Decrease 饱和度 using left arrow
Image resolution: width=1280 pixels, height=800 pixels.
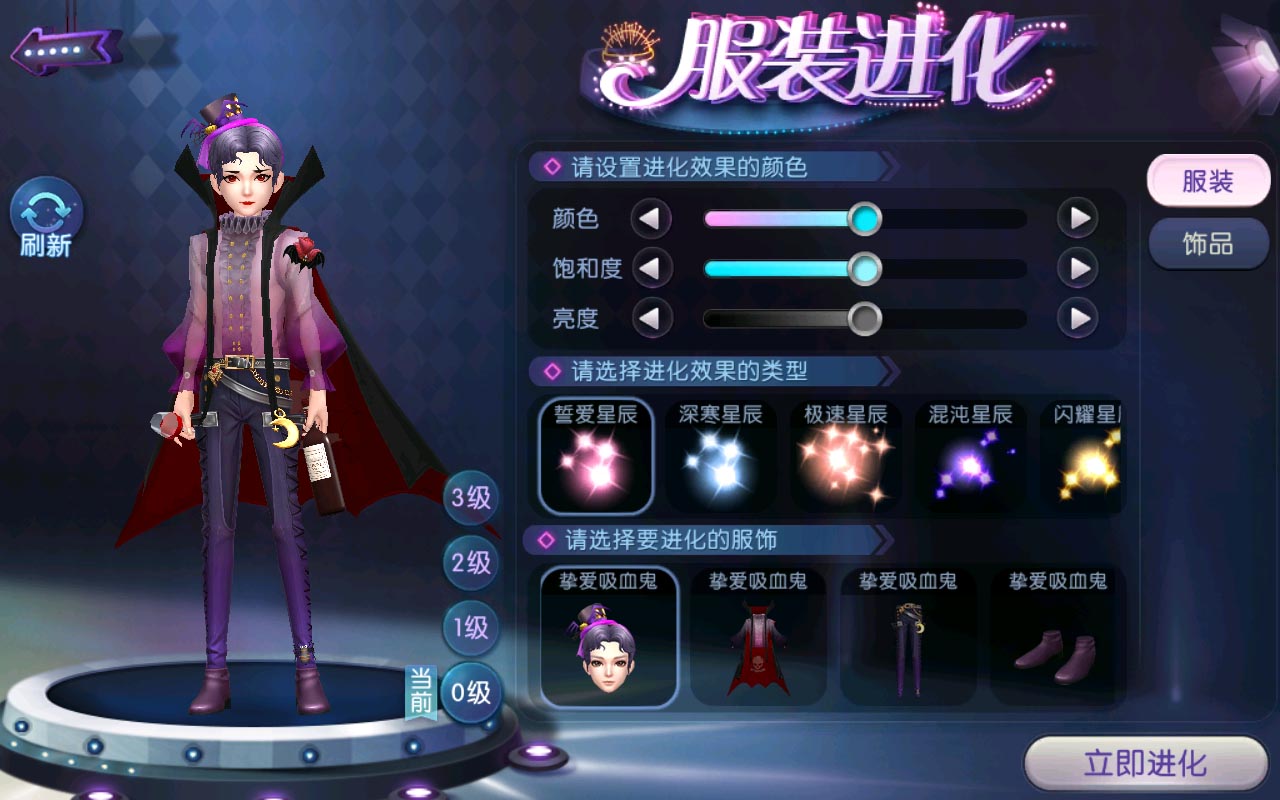[651, 268]
